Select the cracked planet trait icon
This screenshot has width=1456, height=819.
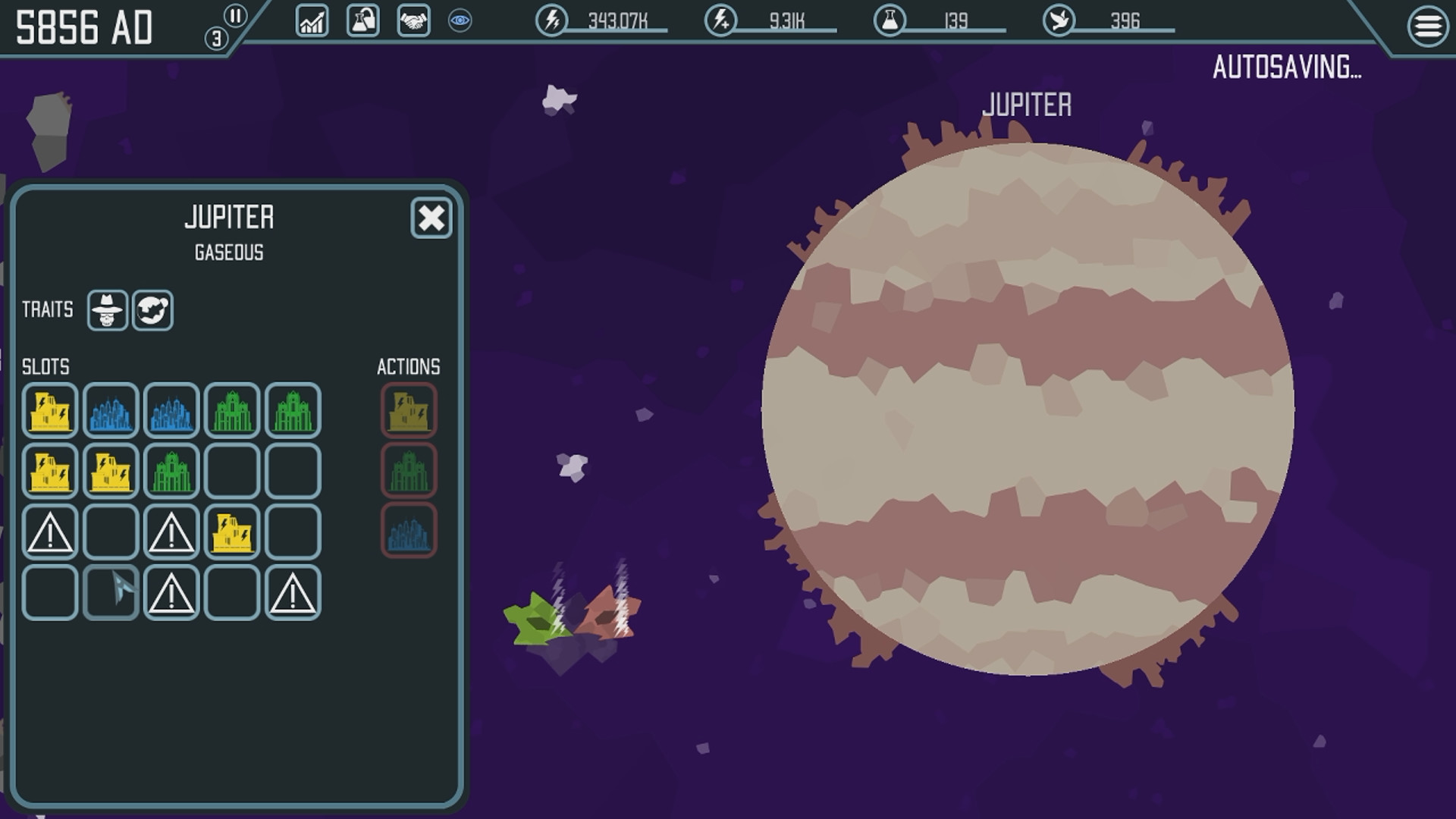(152, 309)
